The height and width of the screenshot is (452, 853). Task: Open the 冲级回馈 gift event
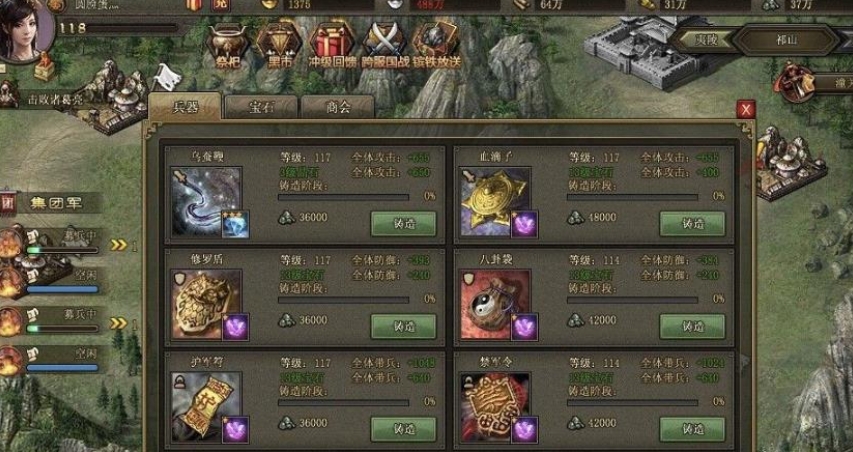[331, 45]
